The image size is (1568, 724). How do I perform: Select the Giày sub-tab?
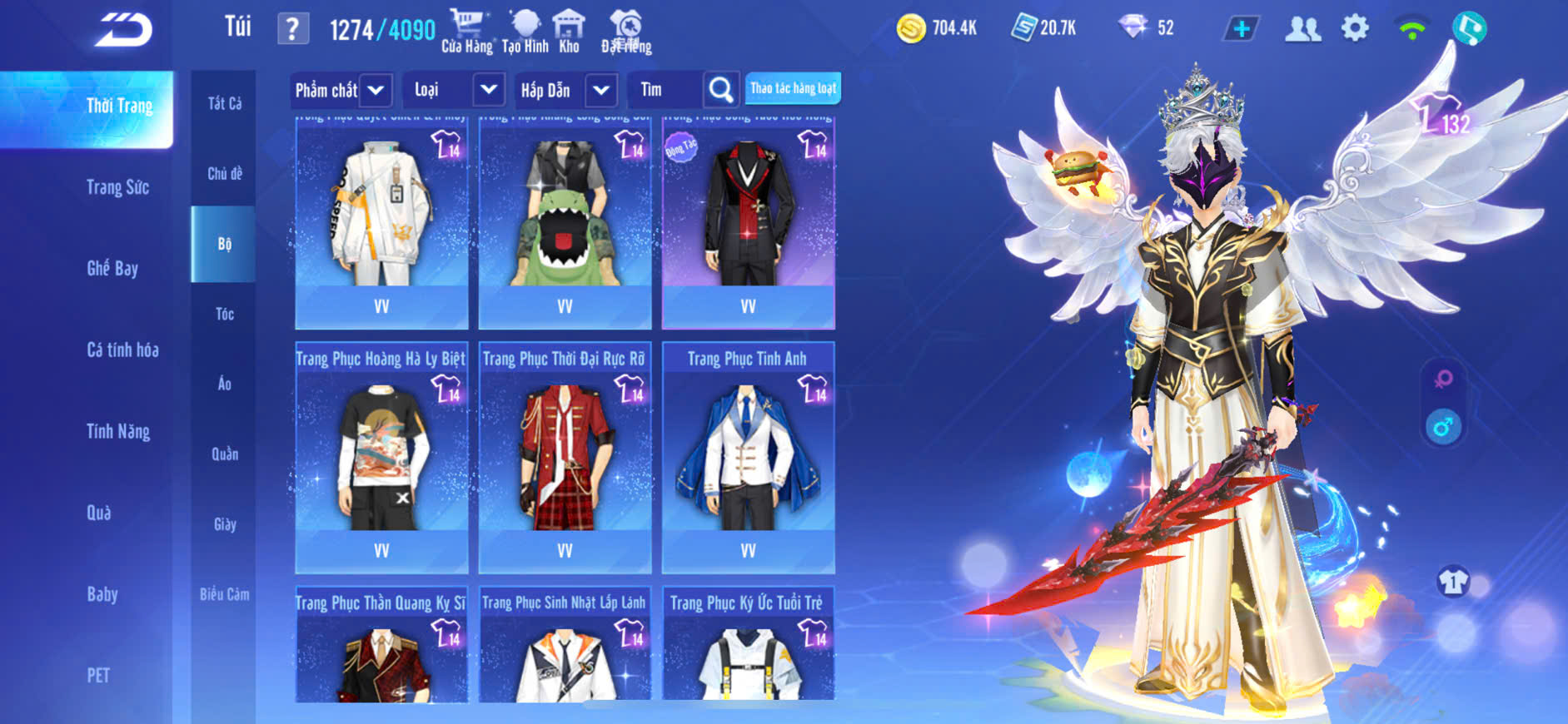coord(224,524)
